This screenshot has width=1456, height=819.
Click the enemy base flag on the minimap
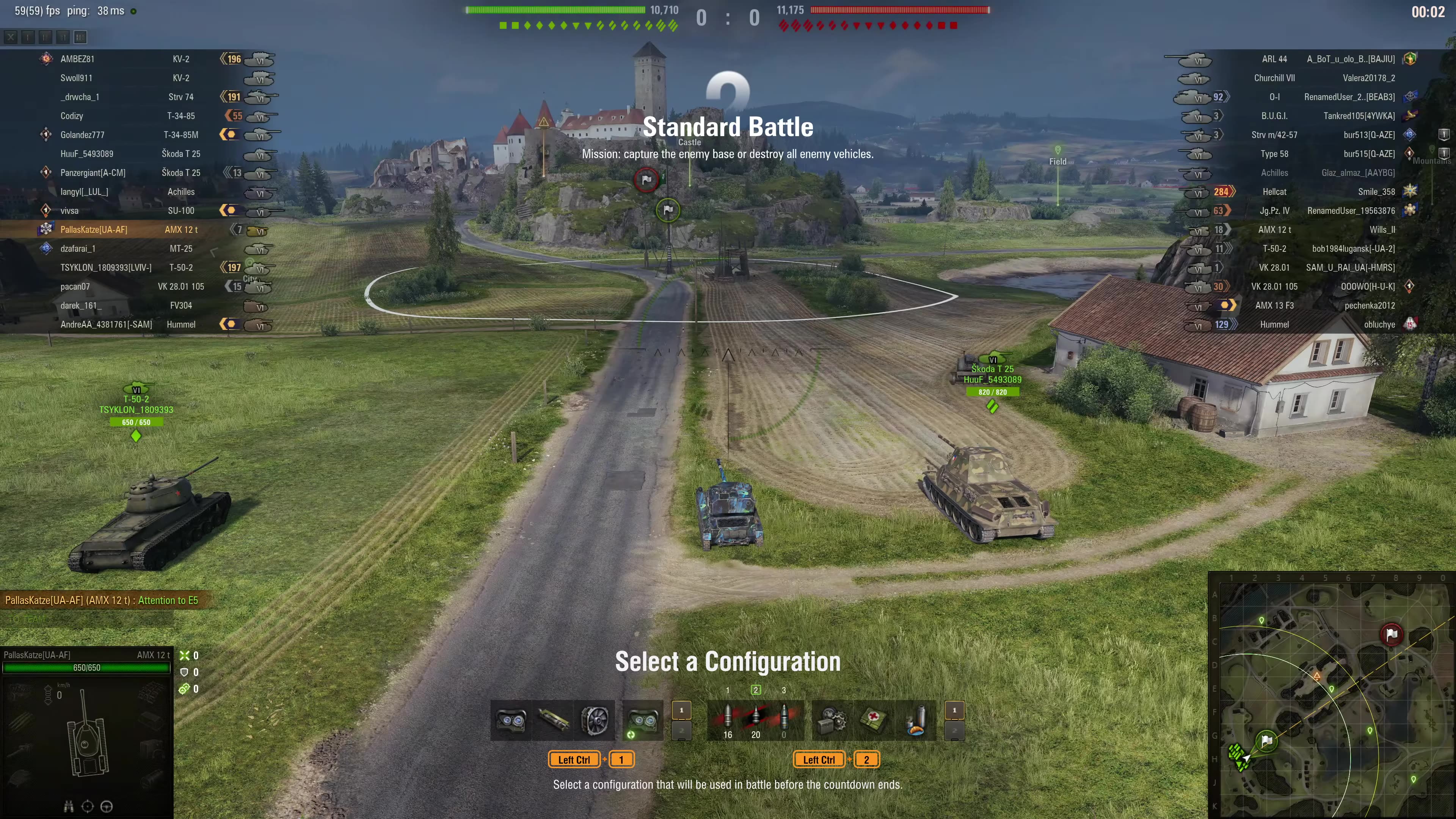1391,634
